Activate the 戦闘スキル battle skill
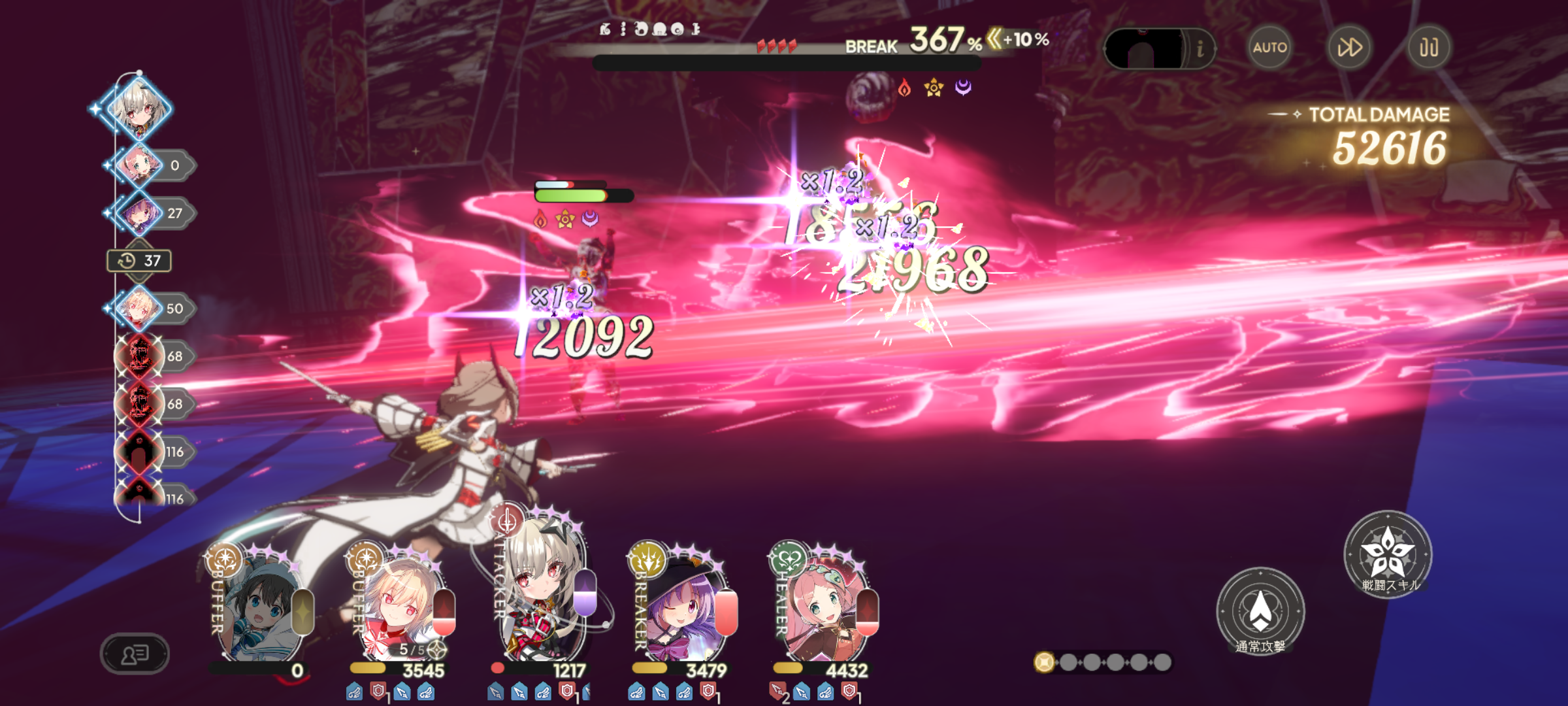This screenshot has height=706, width=1568. click(x=1388, y=554)
